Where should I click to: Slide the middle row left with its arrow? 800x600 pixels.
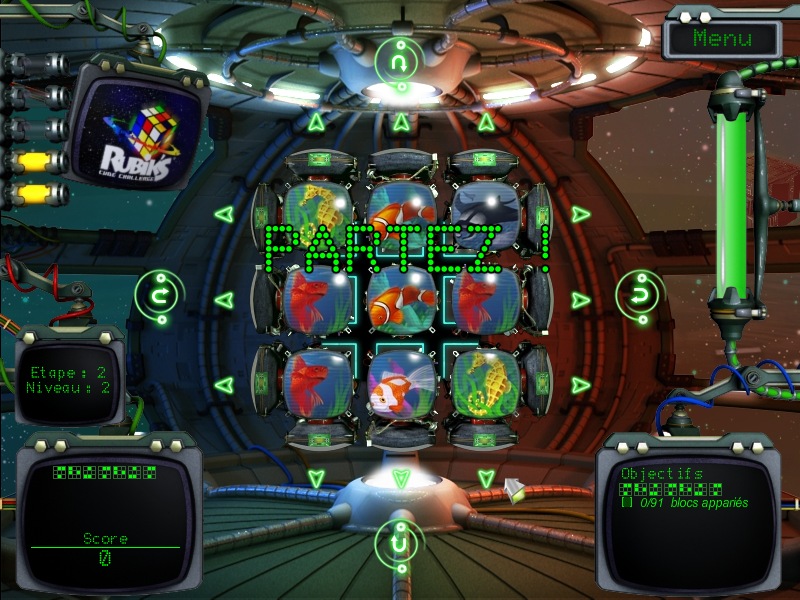pyautogui.click(x=224, y=299)
